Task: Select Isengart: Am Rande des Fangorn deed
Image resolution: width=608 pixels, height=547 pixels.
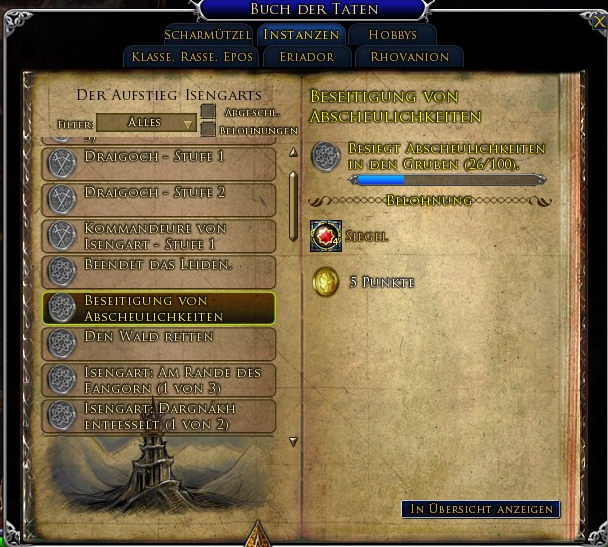Action: (159, 380)
